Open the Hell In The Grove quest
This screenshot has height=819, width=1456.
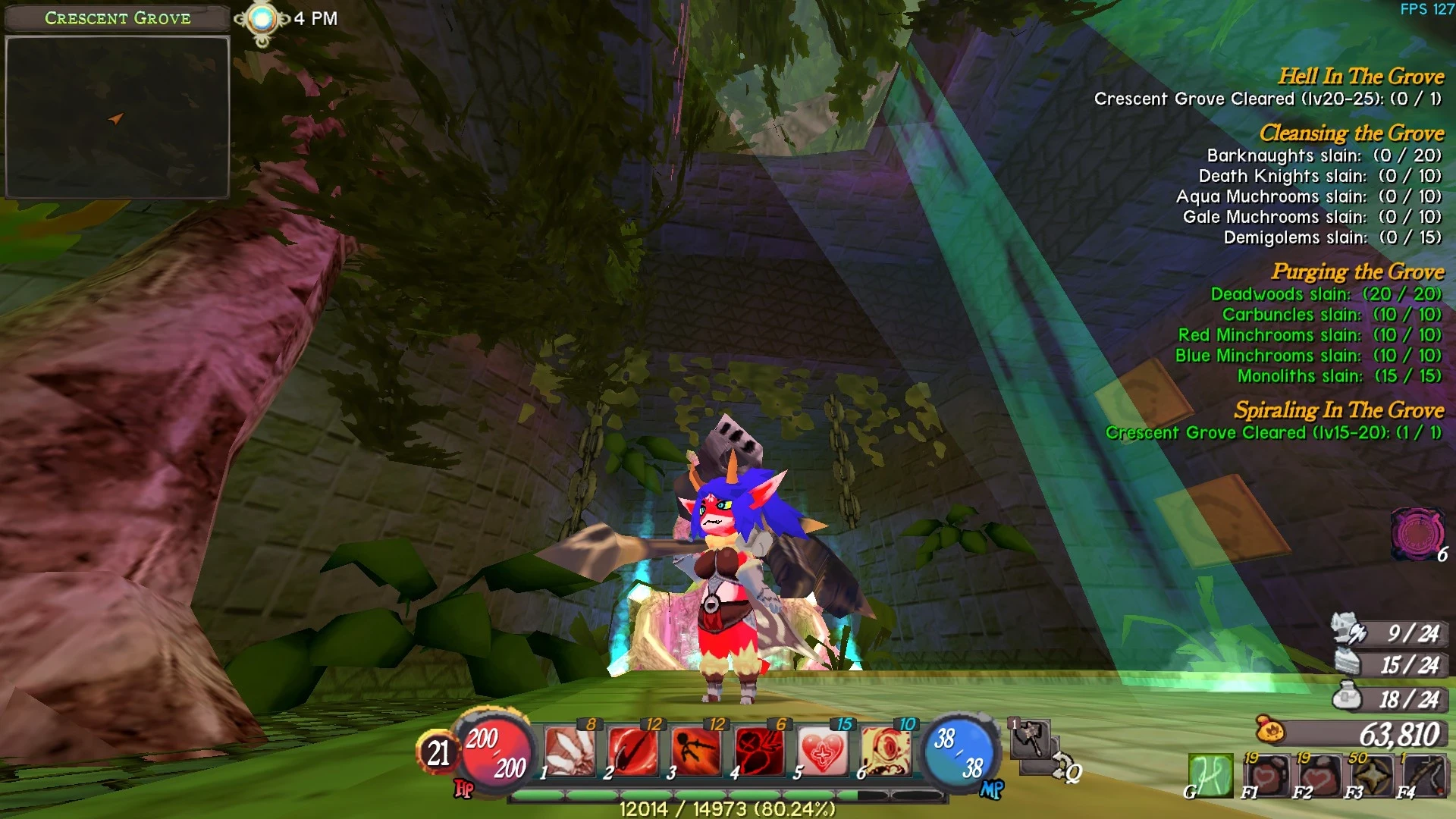point(1360,77)
